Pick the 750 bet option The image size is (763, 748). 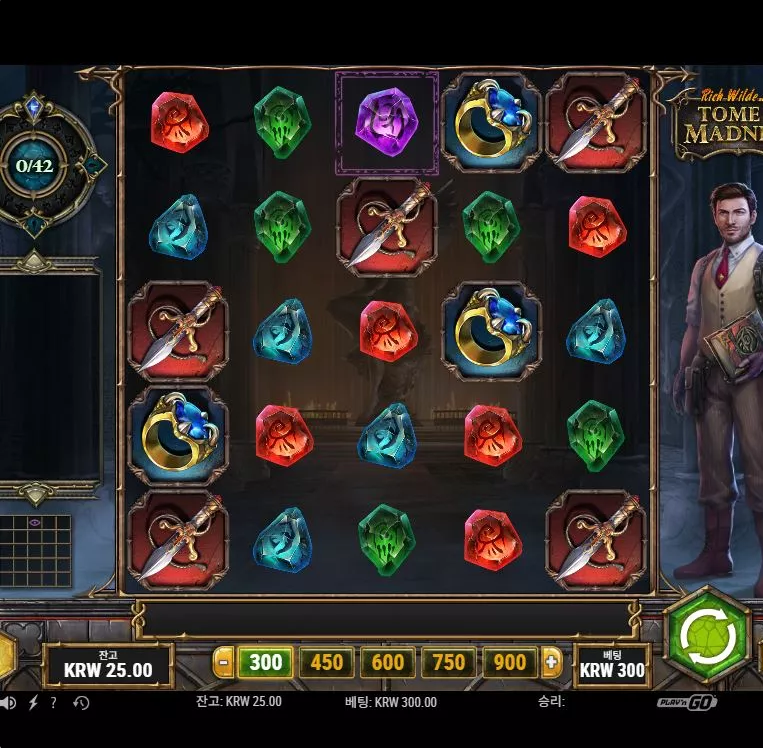pos(449,662)
